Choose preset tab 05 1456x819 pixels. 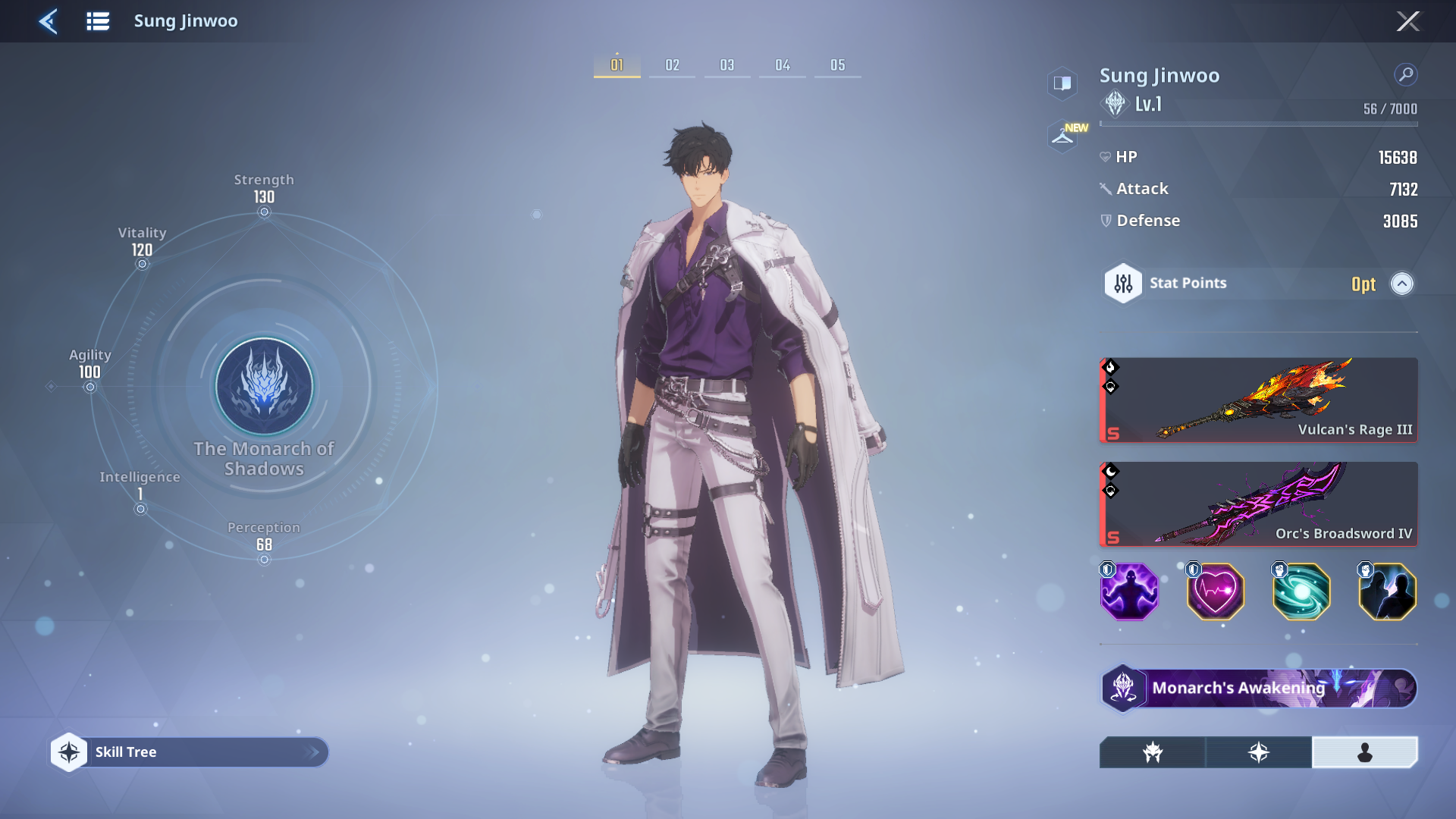[x=837, y=65]
